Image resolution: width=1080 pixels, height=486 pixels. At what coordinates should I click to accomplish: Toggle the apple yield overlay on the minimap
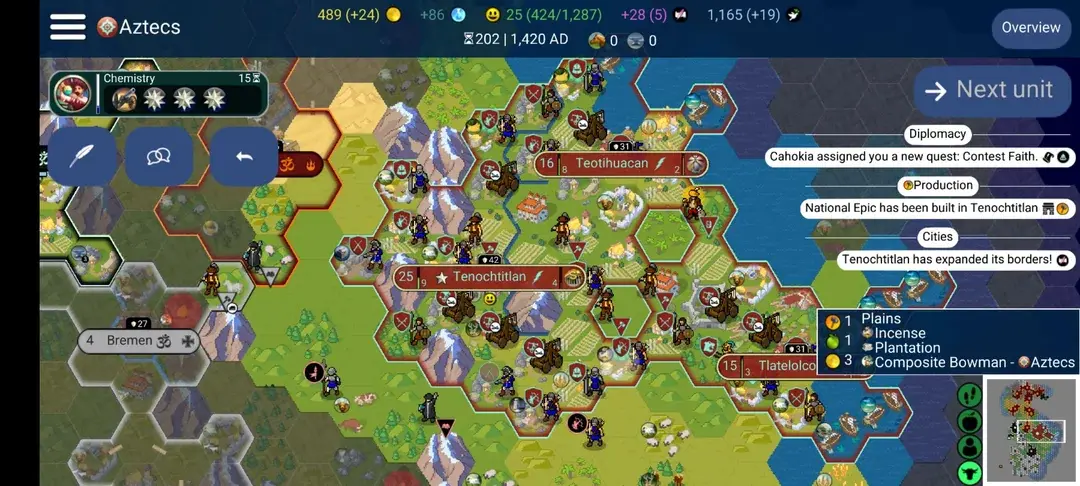969,421
